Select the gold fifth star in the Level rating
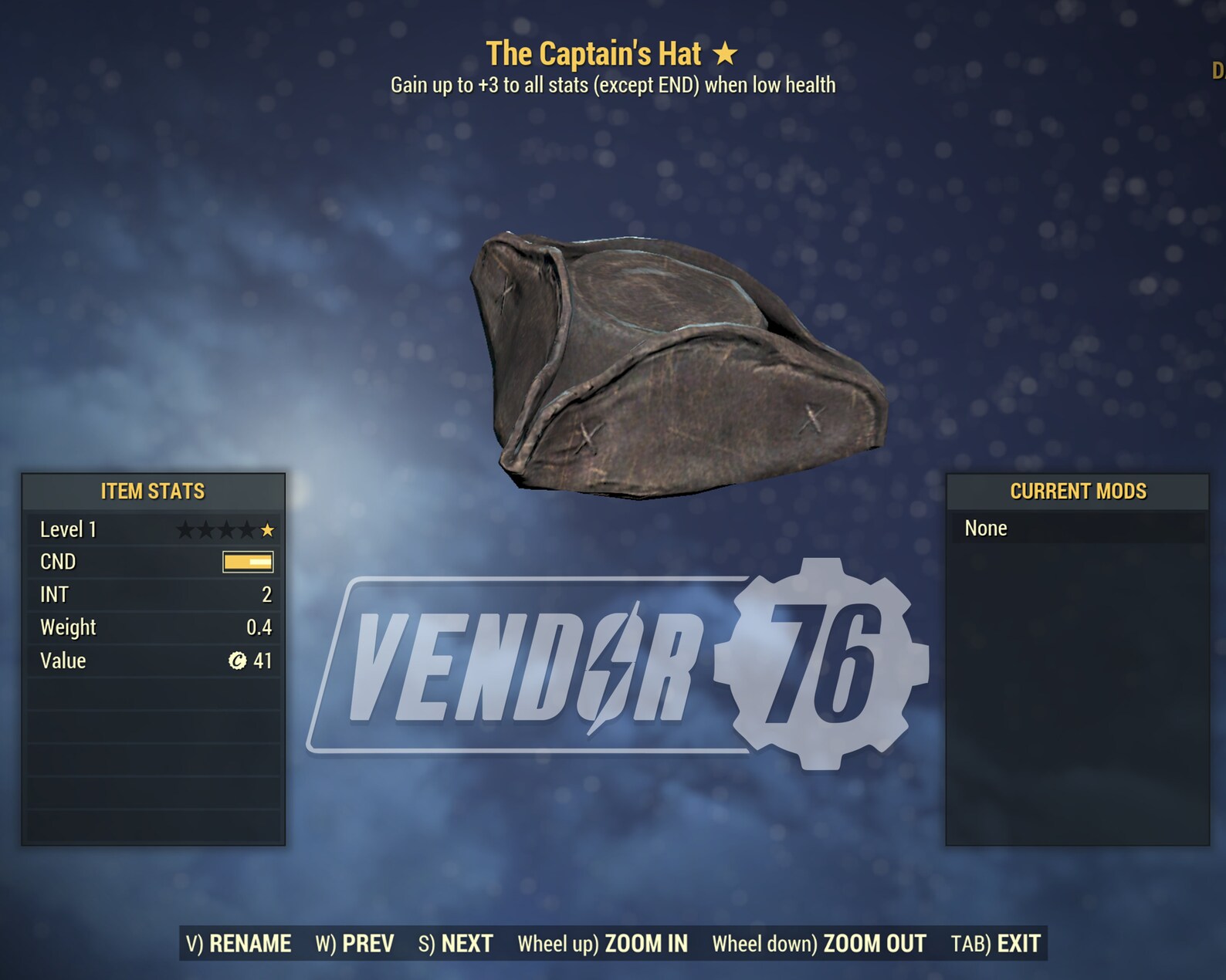Image resolution: width=1226 pixels, height=980 pixels. [269, 530]
